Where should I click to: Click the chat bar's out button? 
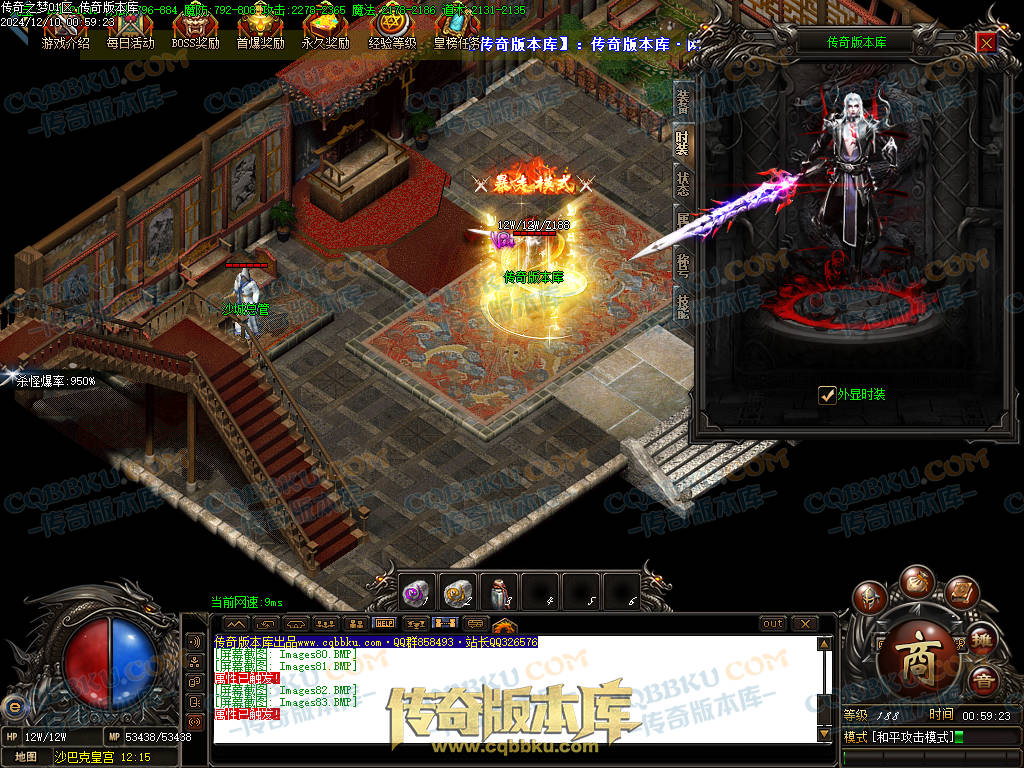tap(773, 624)
